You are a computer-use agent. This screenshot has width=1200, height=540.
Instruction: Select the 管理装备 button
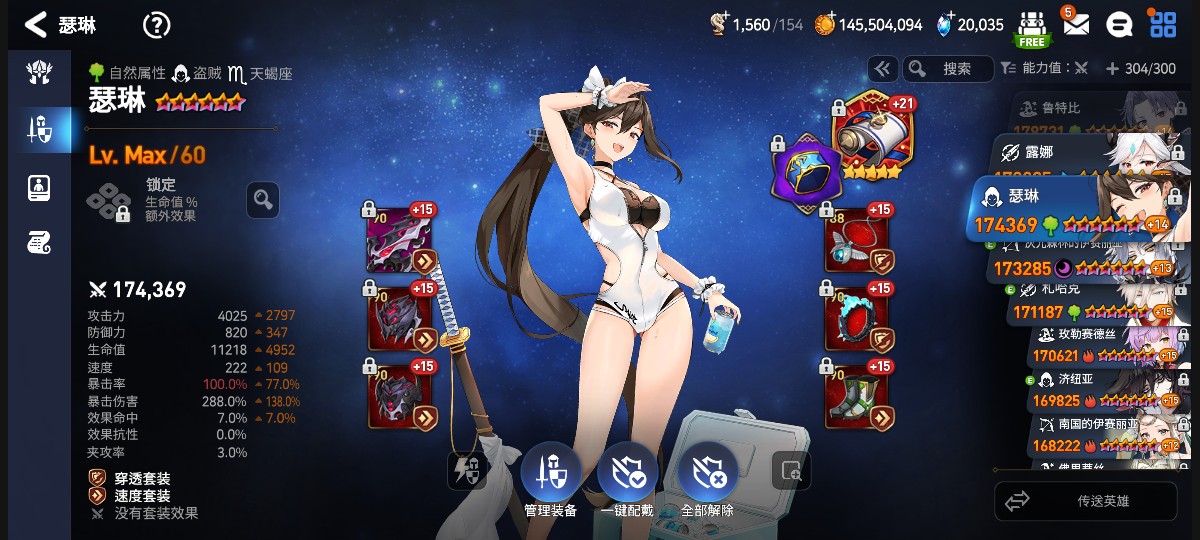(x=551, y=478)
